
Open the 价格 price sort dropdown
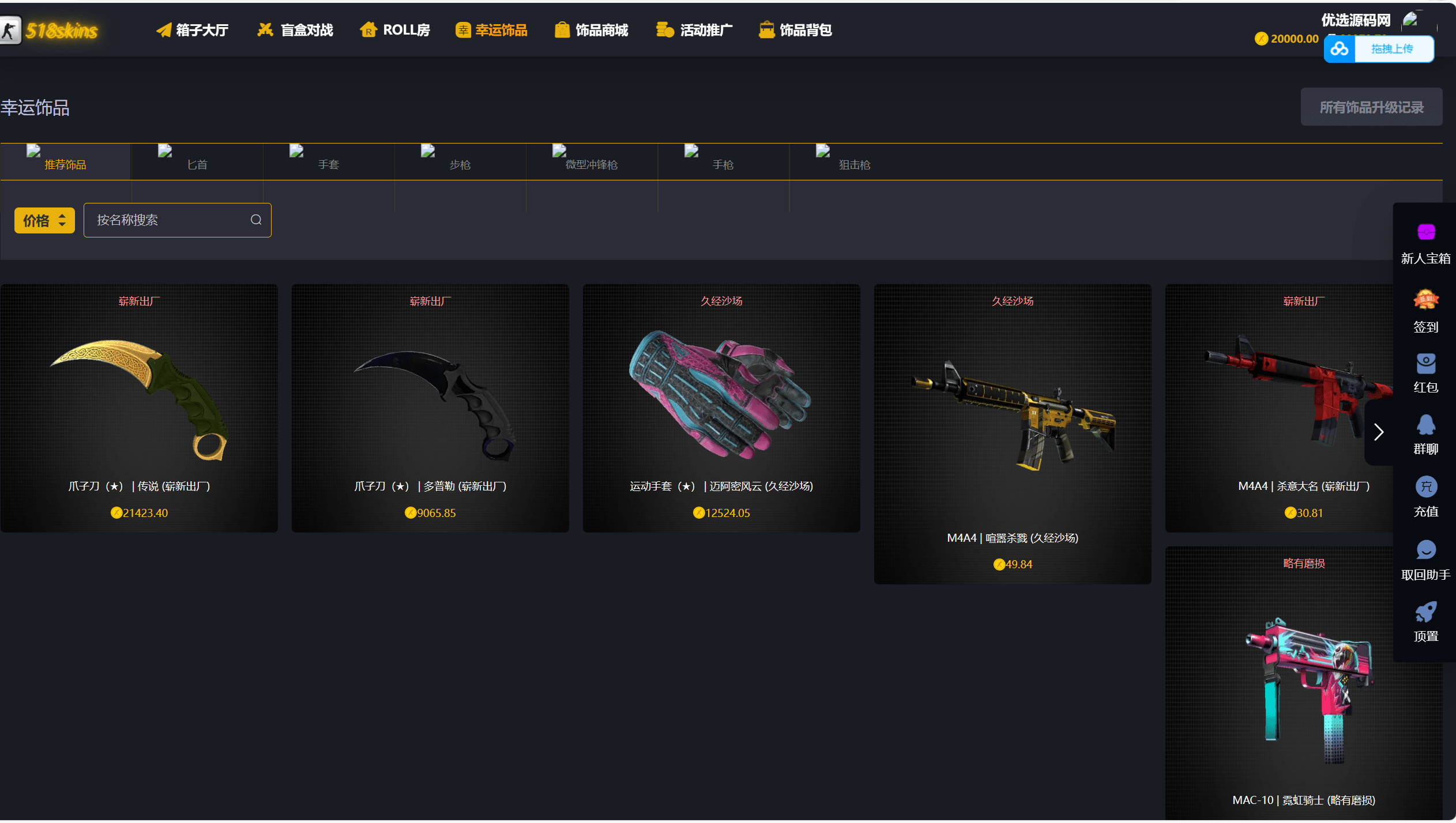(x=44, y=220)
